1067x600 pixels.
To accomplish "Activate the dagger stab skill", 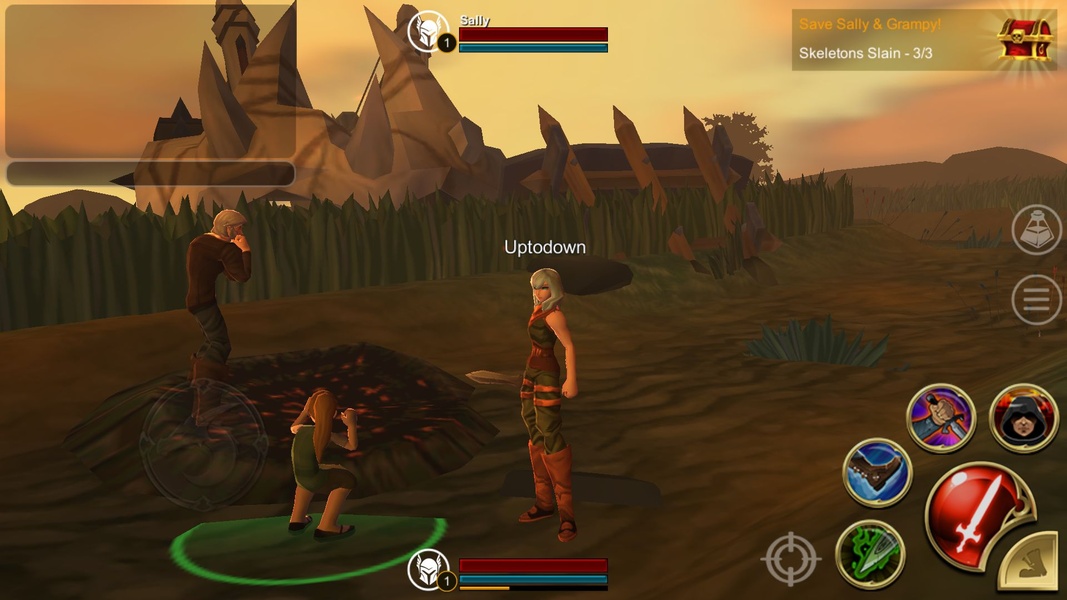I will (x=941, y=418).
